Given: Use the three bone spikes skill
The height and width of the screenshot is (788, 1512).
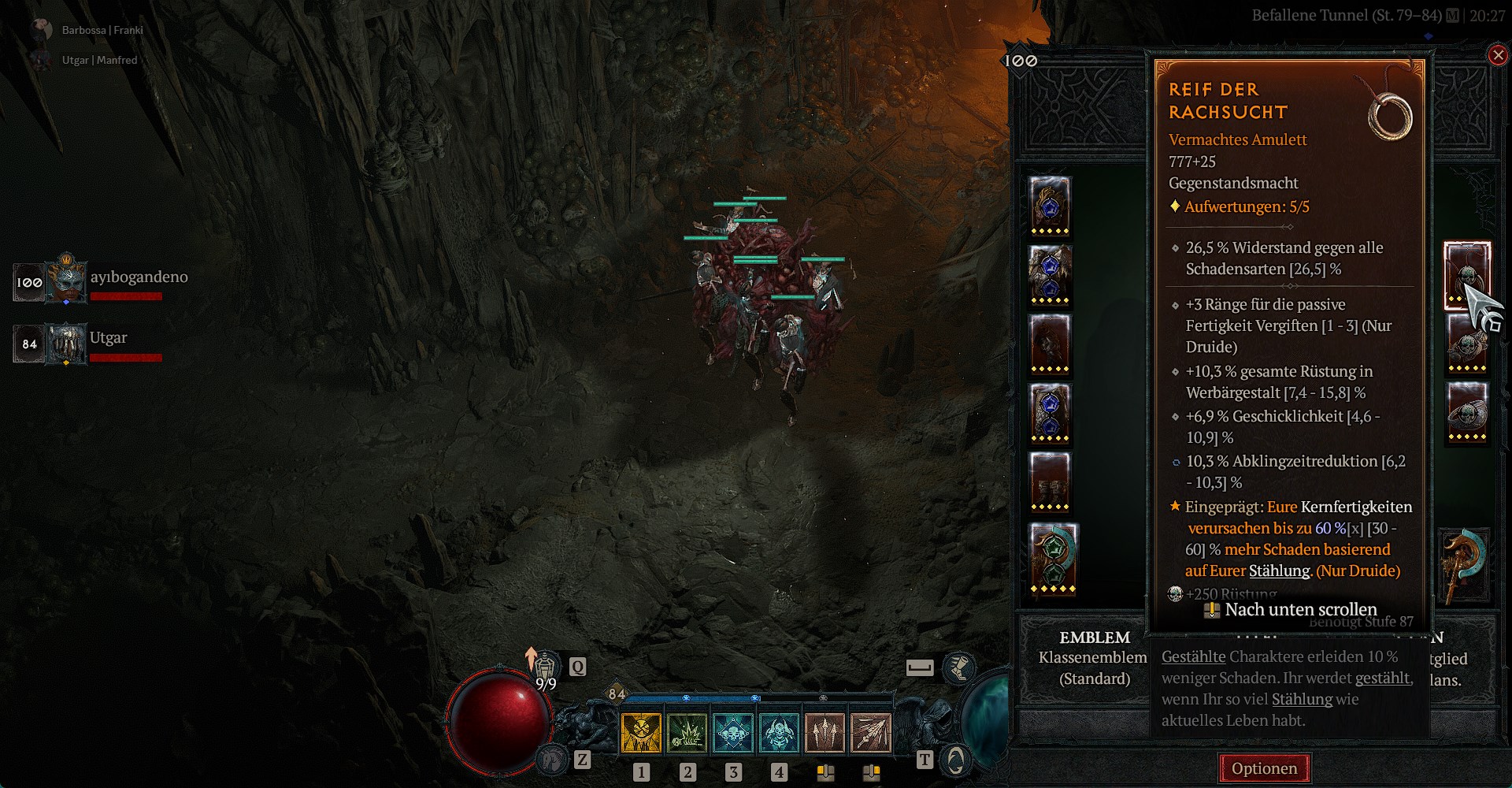Looking at the screenshot, I should pos(825,733).
